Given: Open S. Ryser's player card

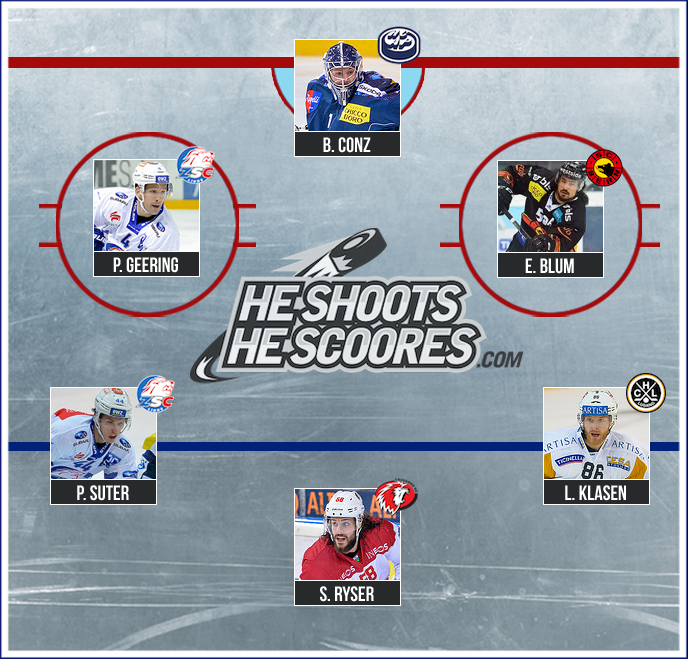Looking at the screenshot, I should pos(347,546).
